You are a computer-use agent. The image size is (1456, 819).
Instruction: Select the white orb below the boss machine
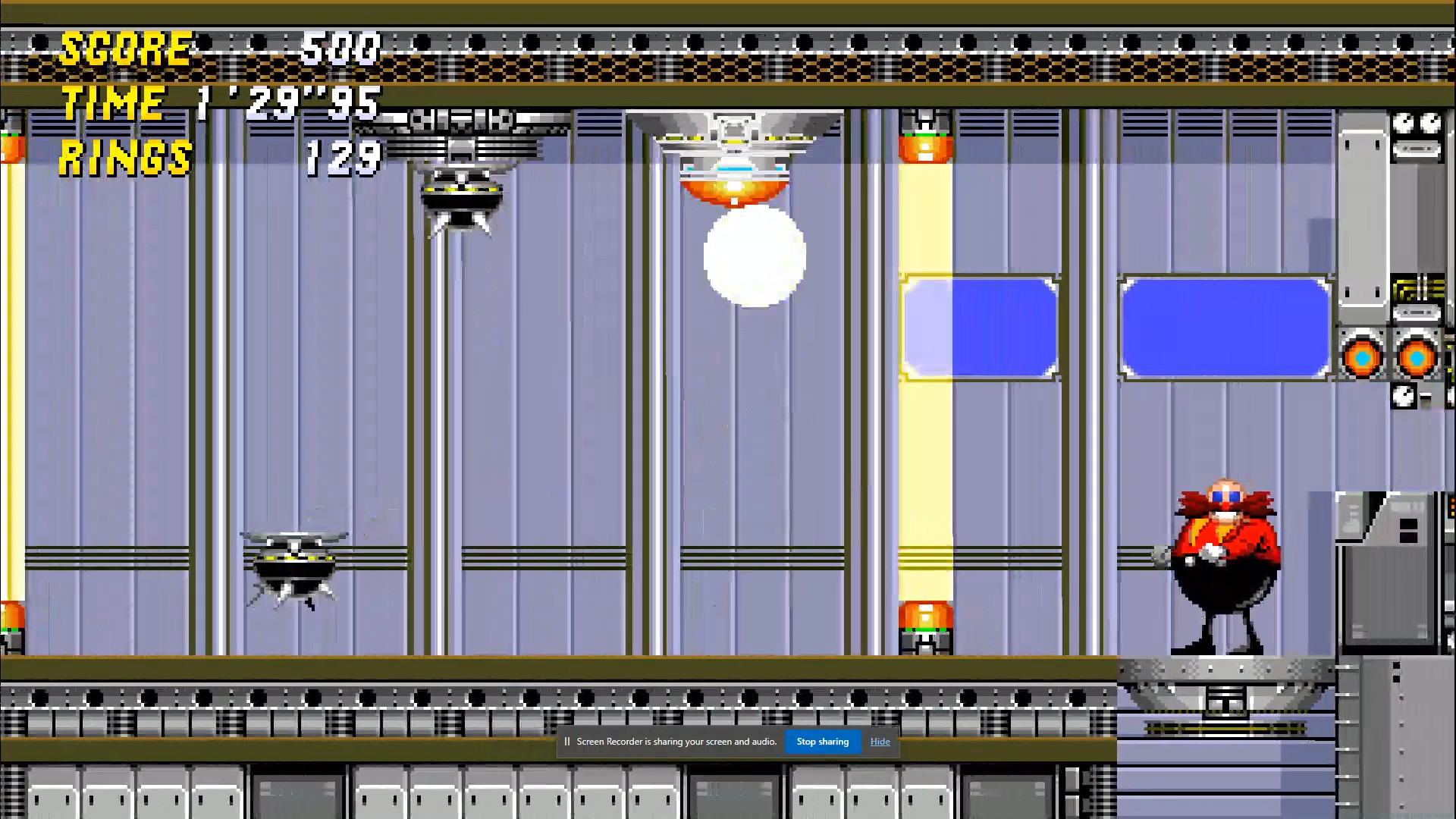click(755, 258)
